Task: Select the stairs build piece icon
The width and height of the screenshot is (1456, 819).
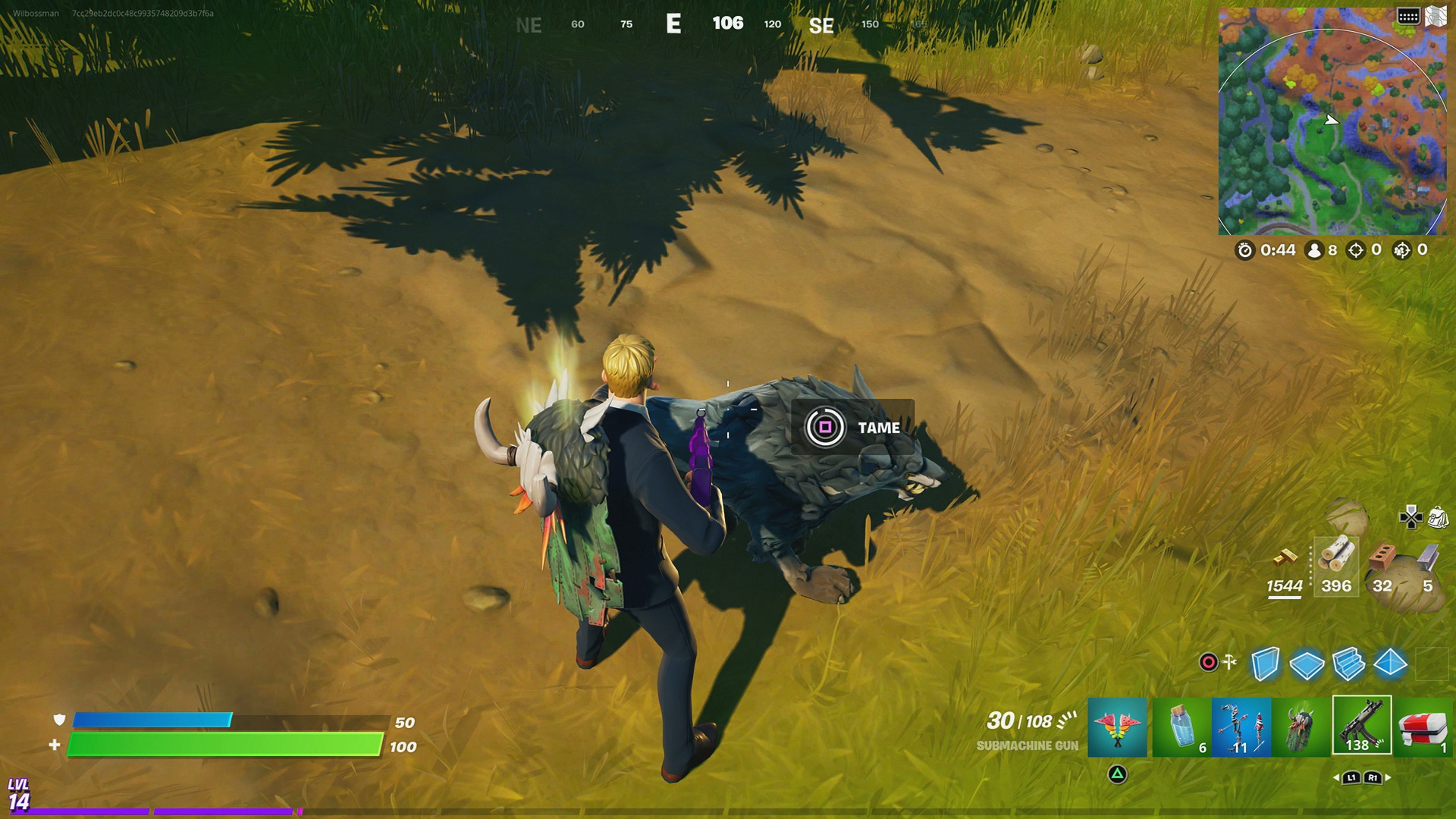Action: pyautogui.click(x=1347, y=665)
